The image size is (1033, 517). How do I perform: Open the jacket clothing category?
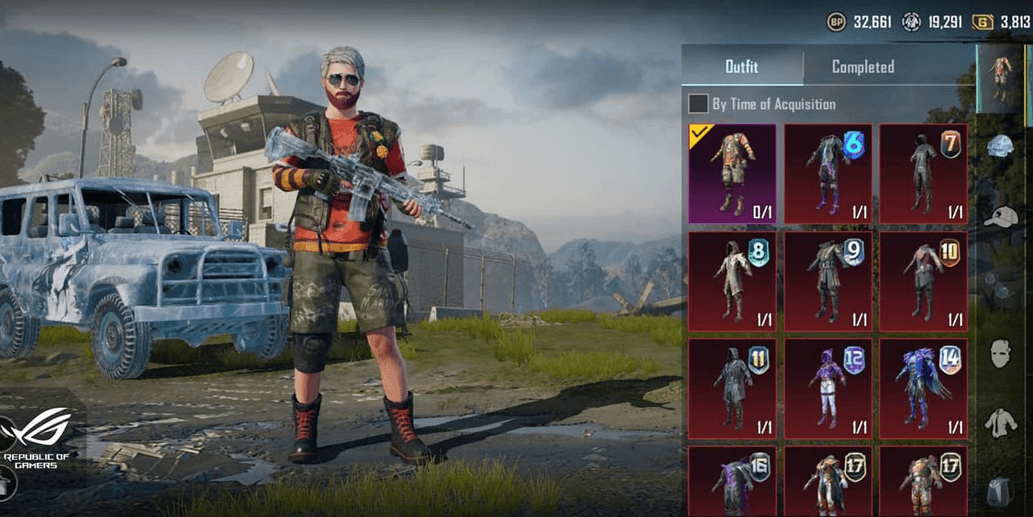pos(1001,423)
